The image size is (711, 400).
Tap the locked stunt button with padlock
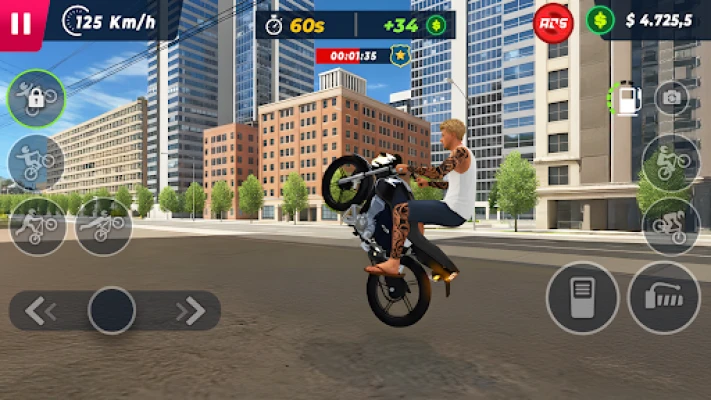pyautogui.click(x=36, y=99)
